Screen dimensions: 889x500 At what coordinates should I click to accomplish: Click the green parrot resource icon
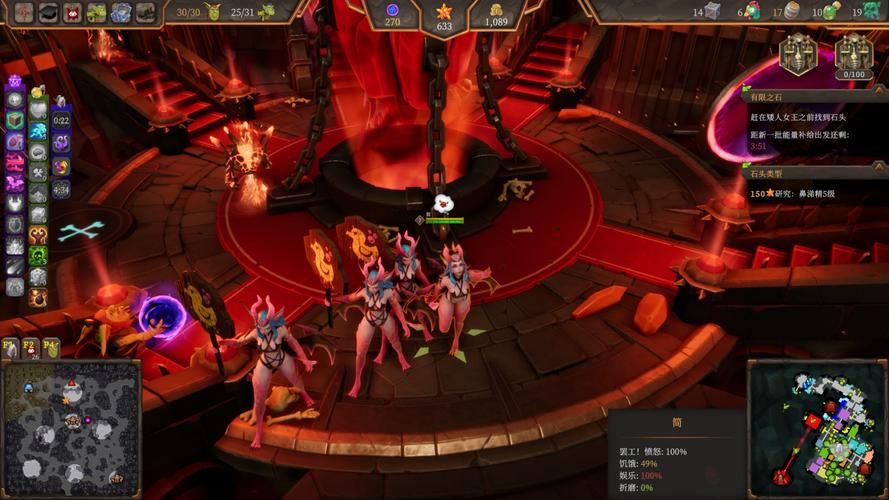tap(755, 12)
